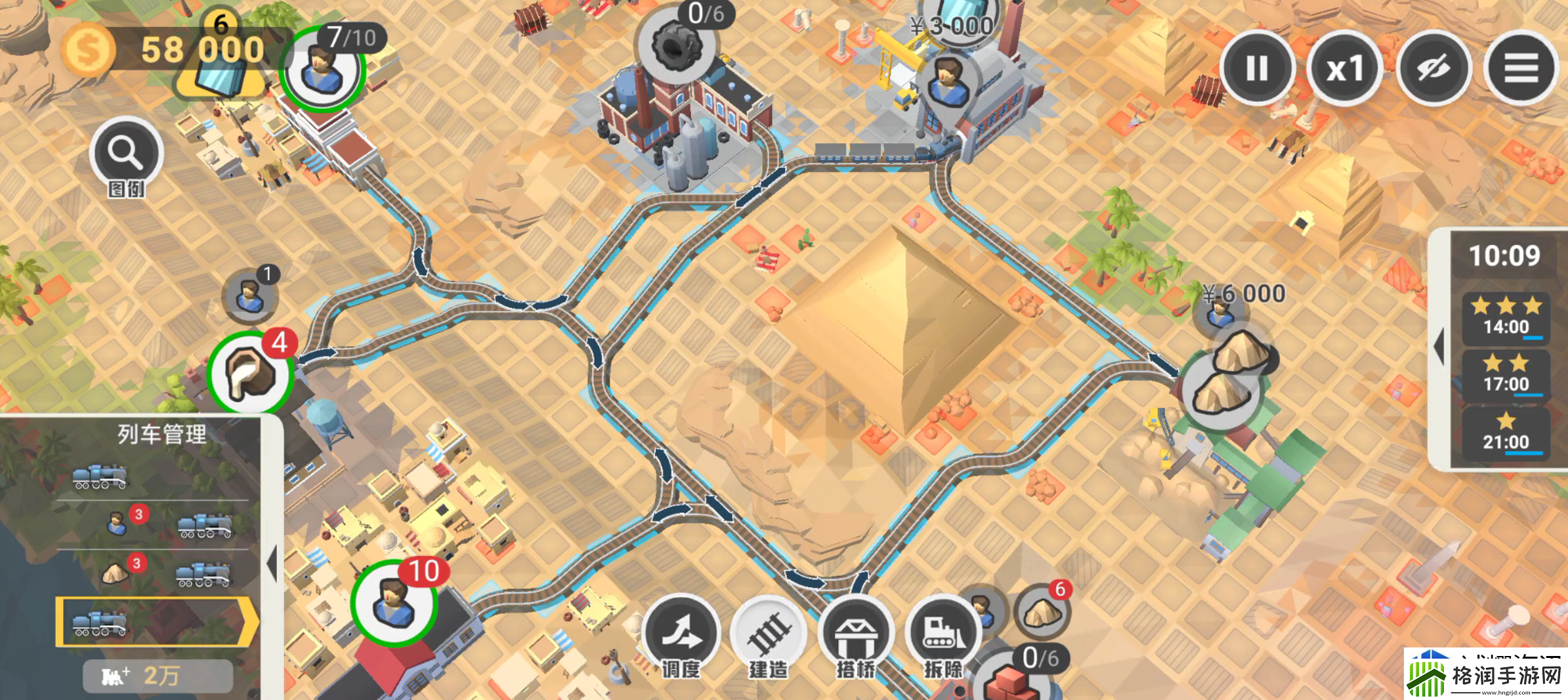The height and width of the screenshot is (700, 1568).
Task: Toggle the x1 game speed
Action: click(x=1345, y=68)
